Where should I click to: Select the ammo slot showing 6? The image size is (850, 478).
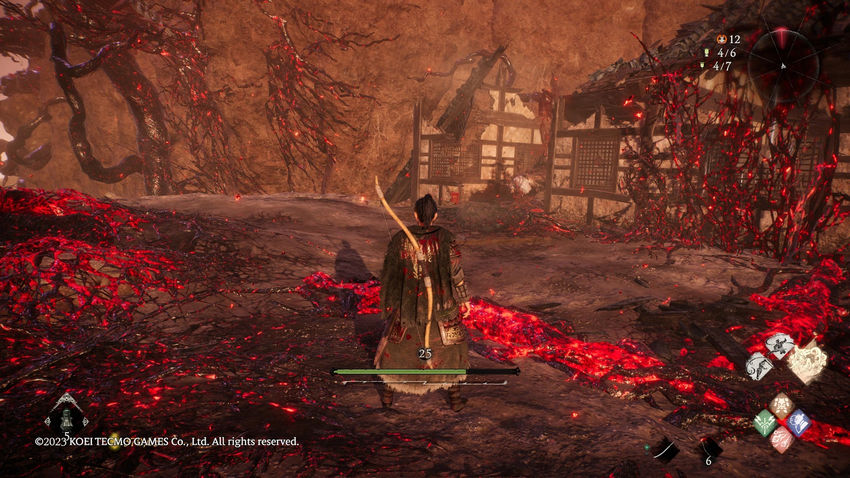point(708,449)
